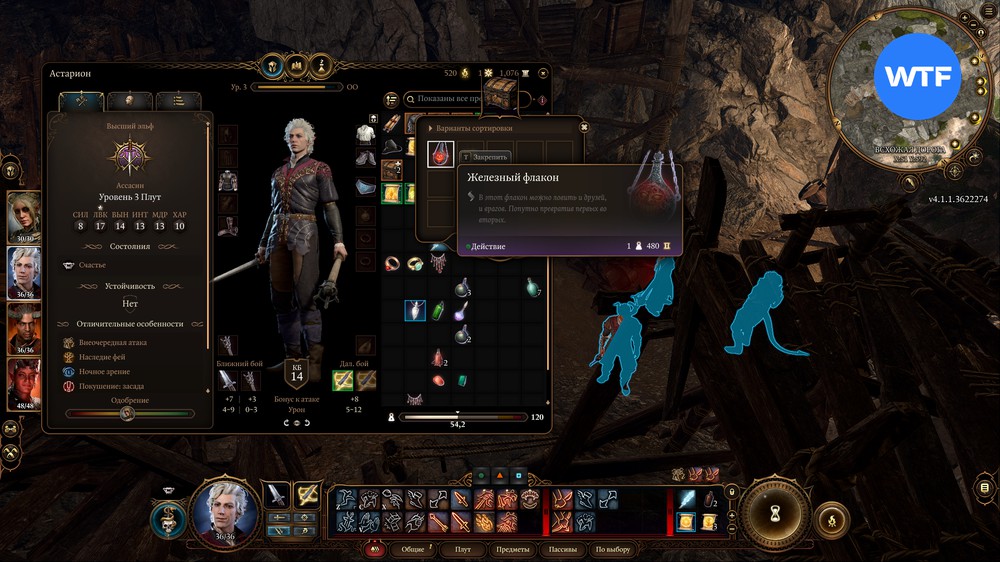Image resolution: width=1000 pixels, height=562 pixels.
Task: Select the melee weapon set icon
Action: (276, 494)
